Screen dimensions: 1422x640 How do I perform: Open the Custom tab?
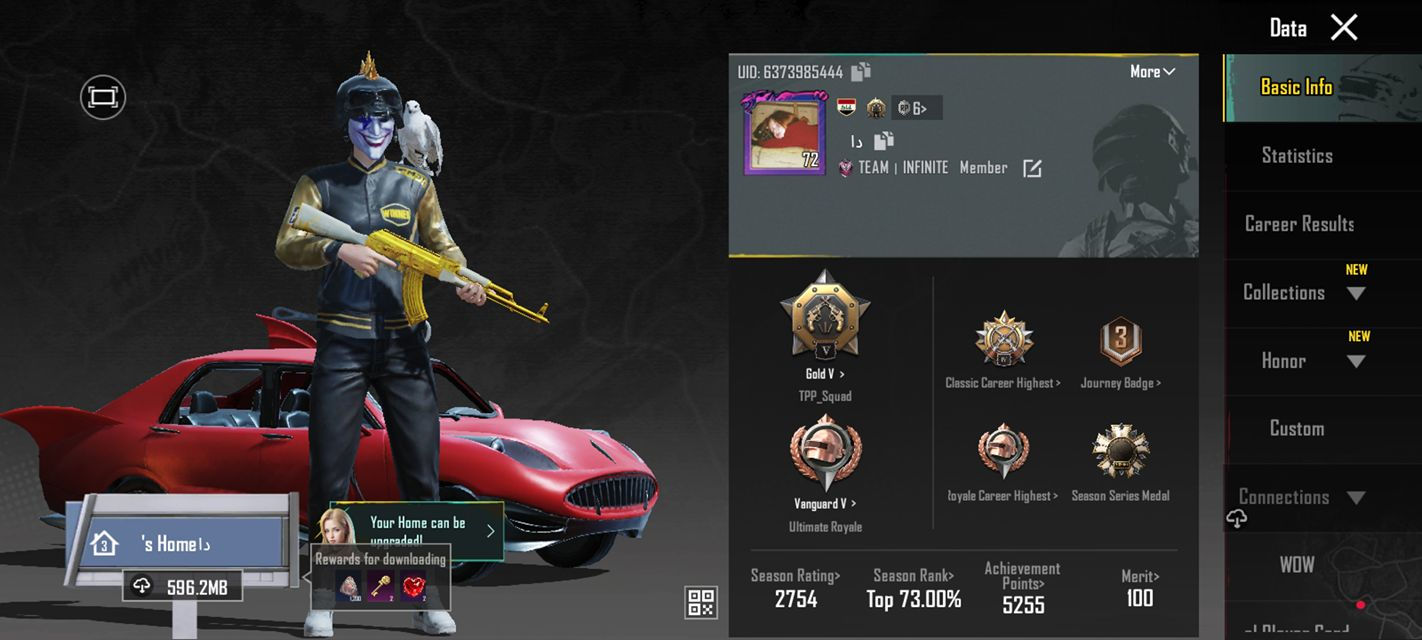[x=1297, y=429]
